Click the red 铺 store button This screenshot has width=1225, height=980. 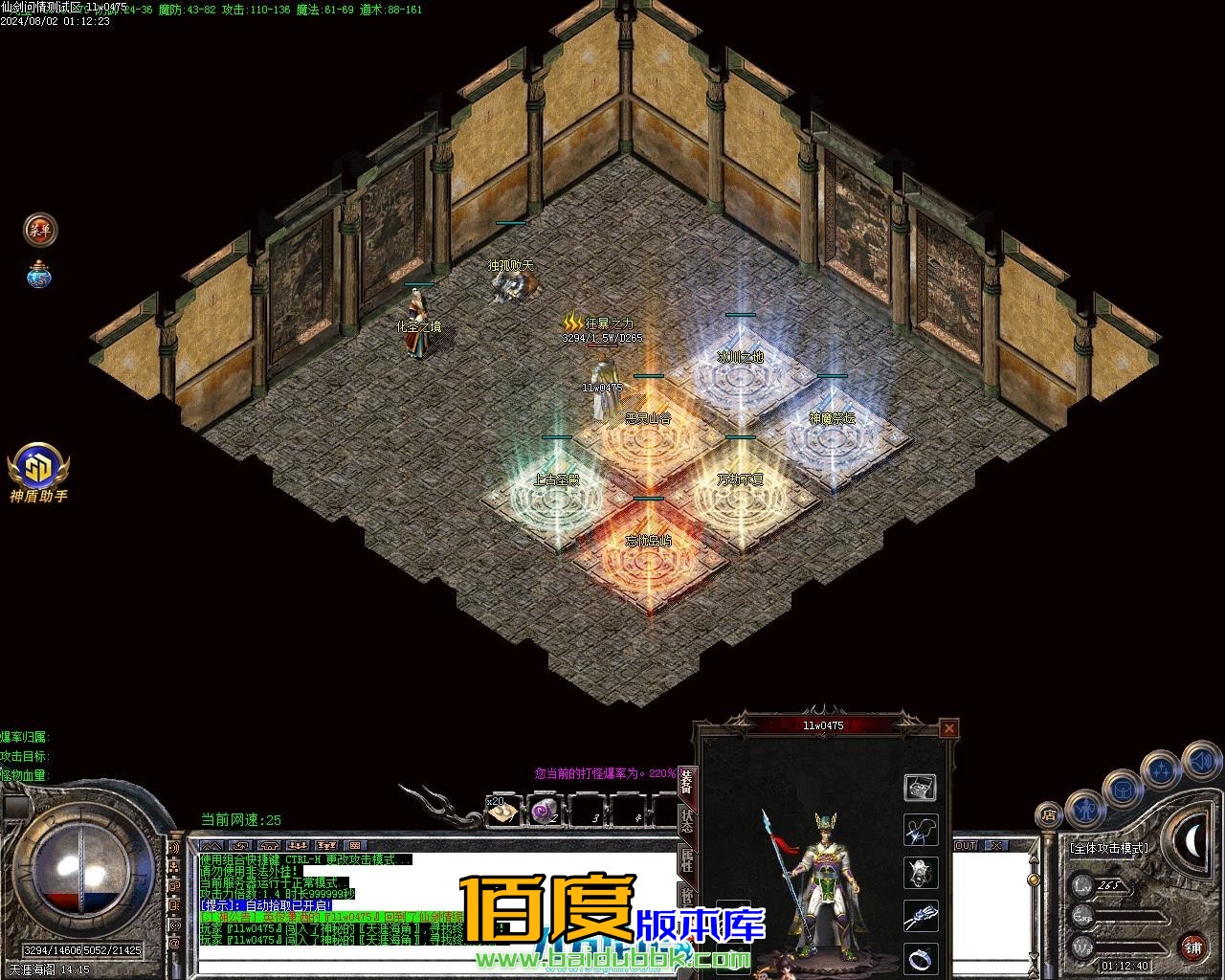point(1192,947)
